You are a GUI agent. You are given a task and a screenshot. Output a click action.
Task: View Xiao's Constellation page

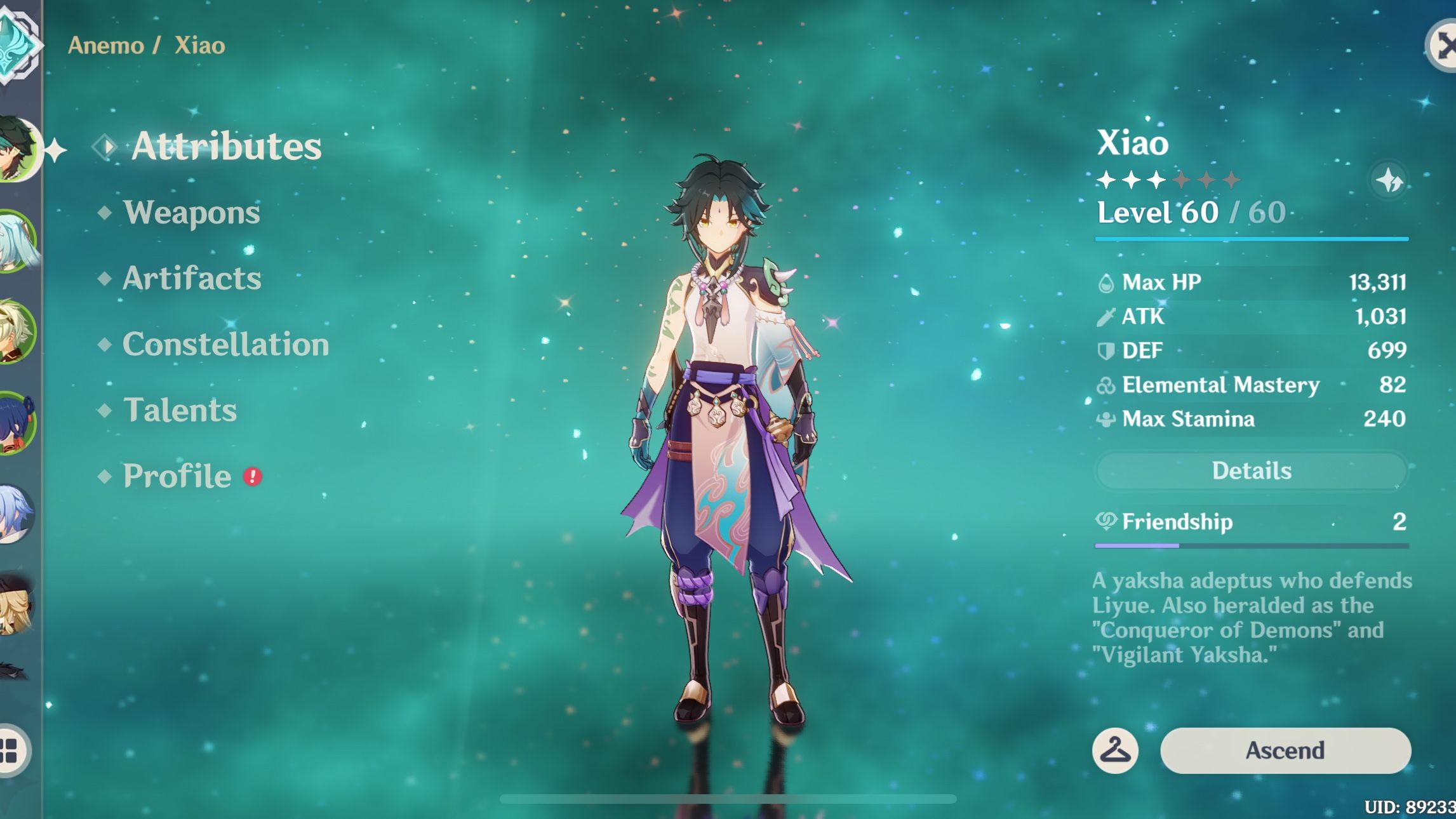(226, 345)
